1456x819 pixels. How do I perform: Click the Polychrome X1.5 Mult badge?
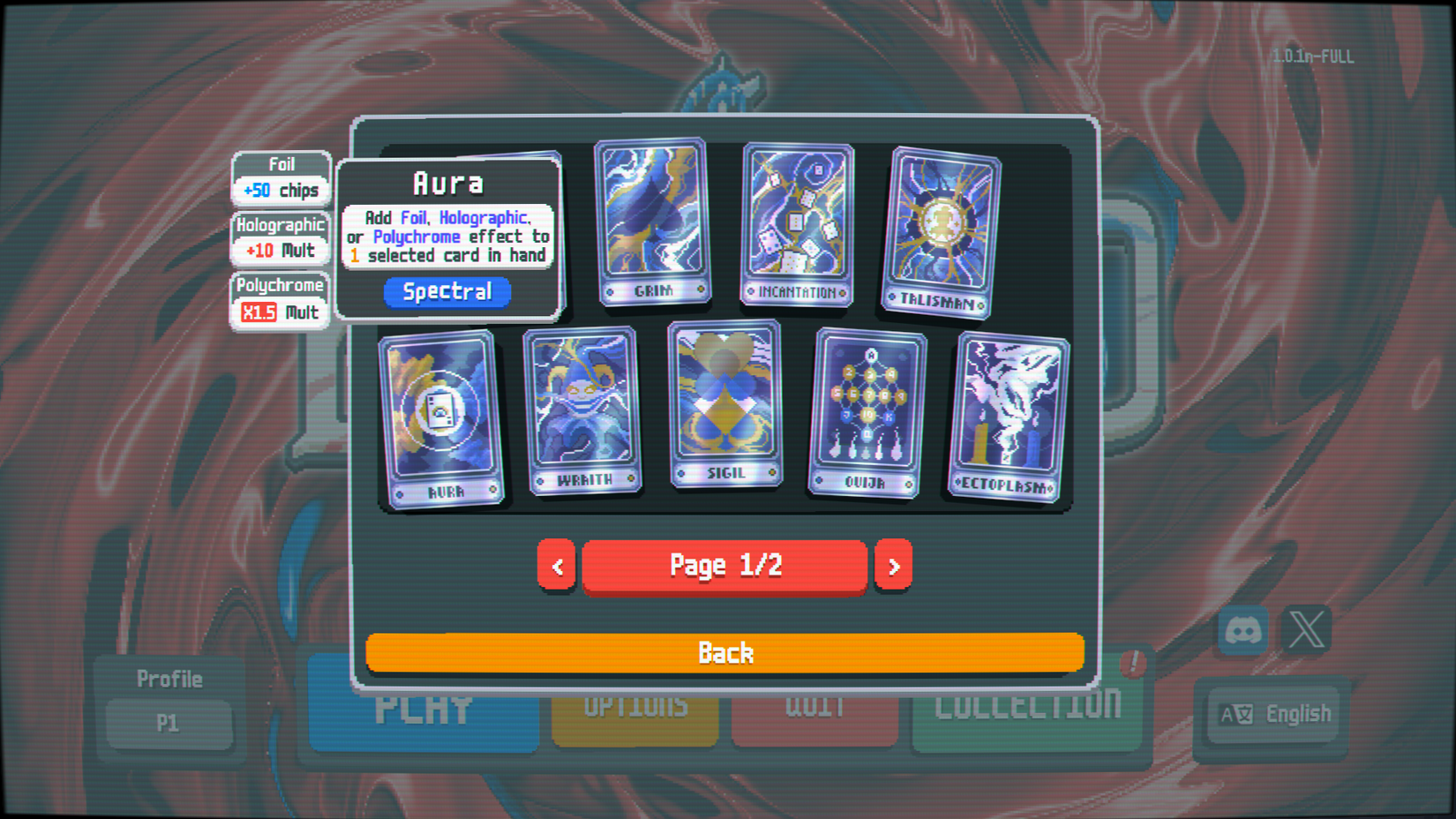(x=279, y=300)
